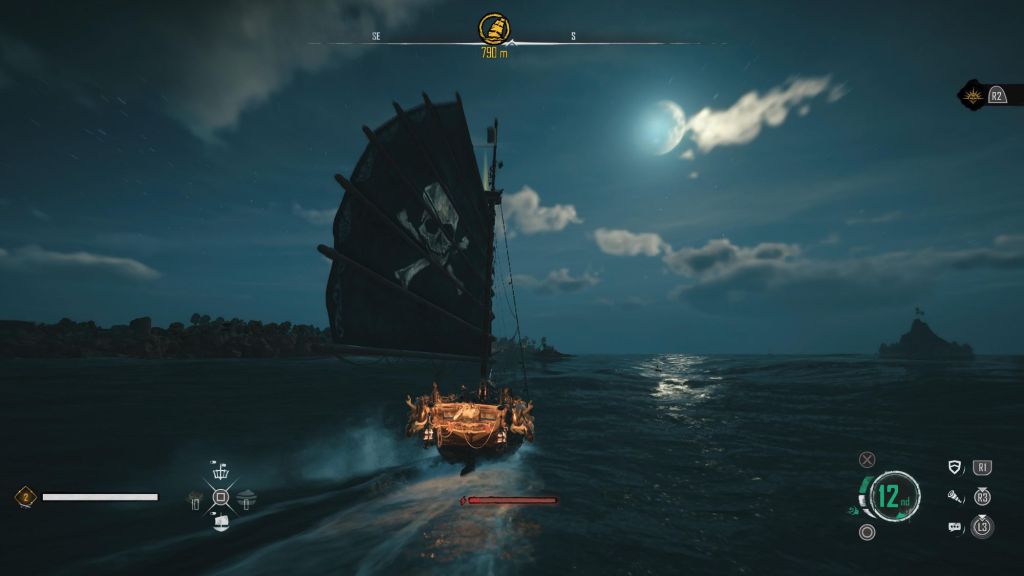Activate the shield brace icon
Viewport: 1024px width, 576px height.
point(955,467)
